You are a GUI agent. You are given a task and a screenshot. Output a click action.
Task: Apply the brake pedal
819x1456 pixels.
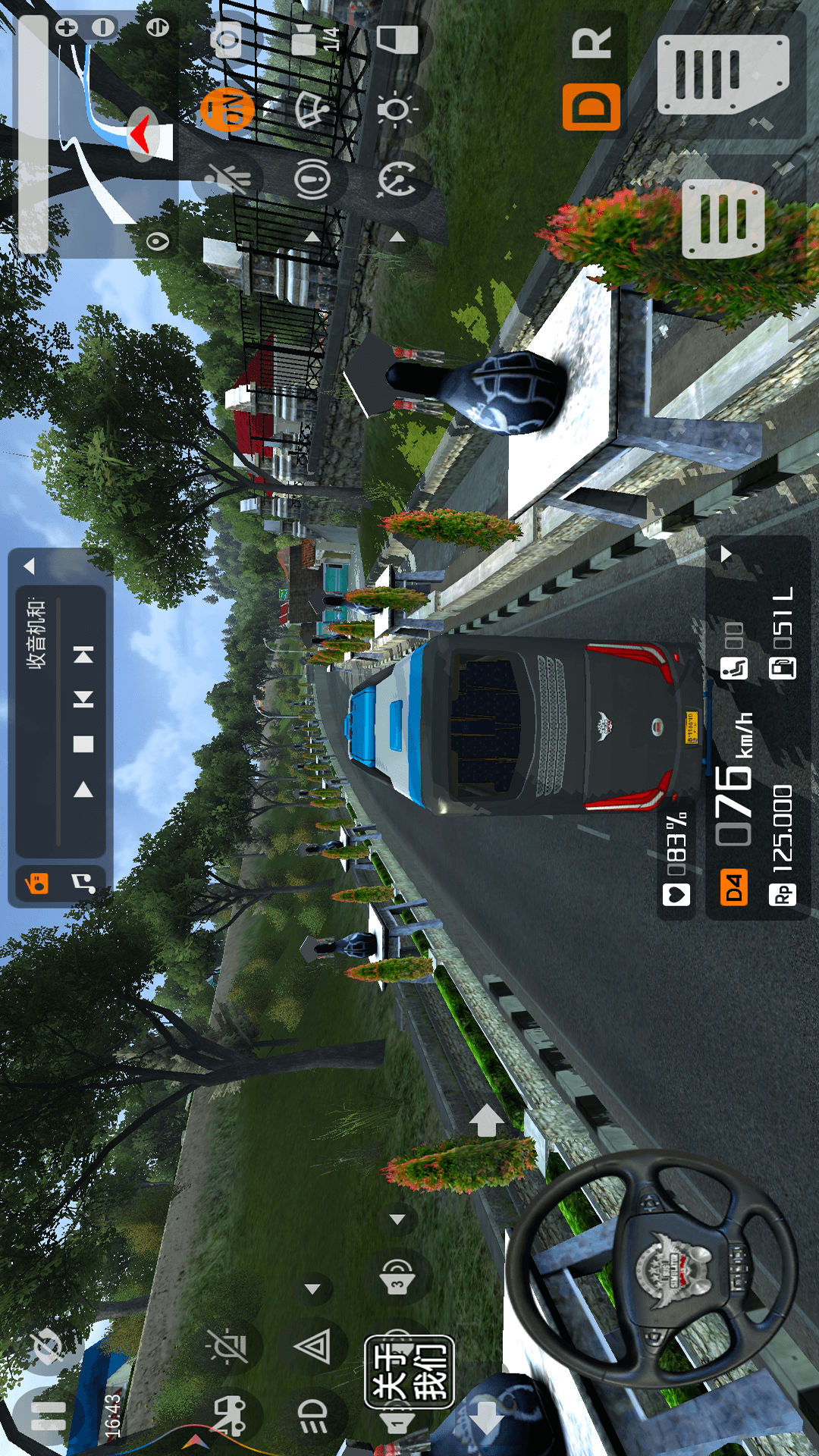coord(723,218)
